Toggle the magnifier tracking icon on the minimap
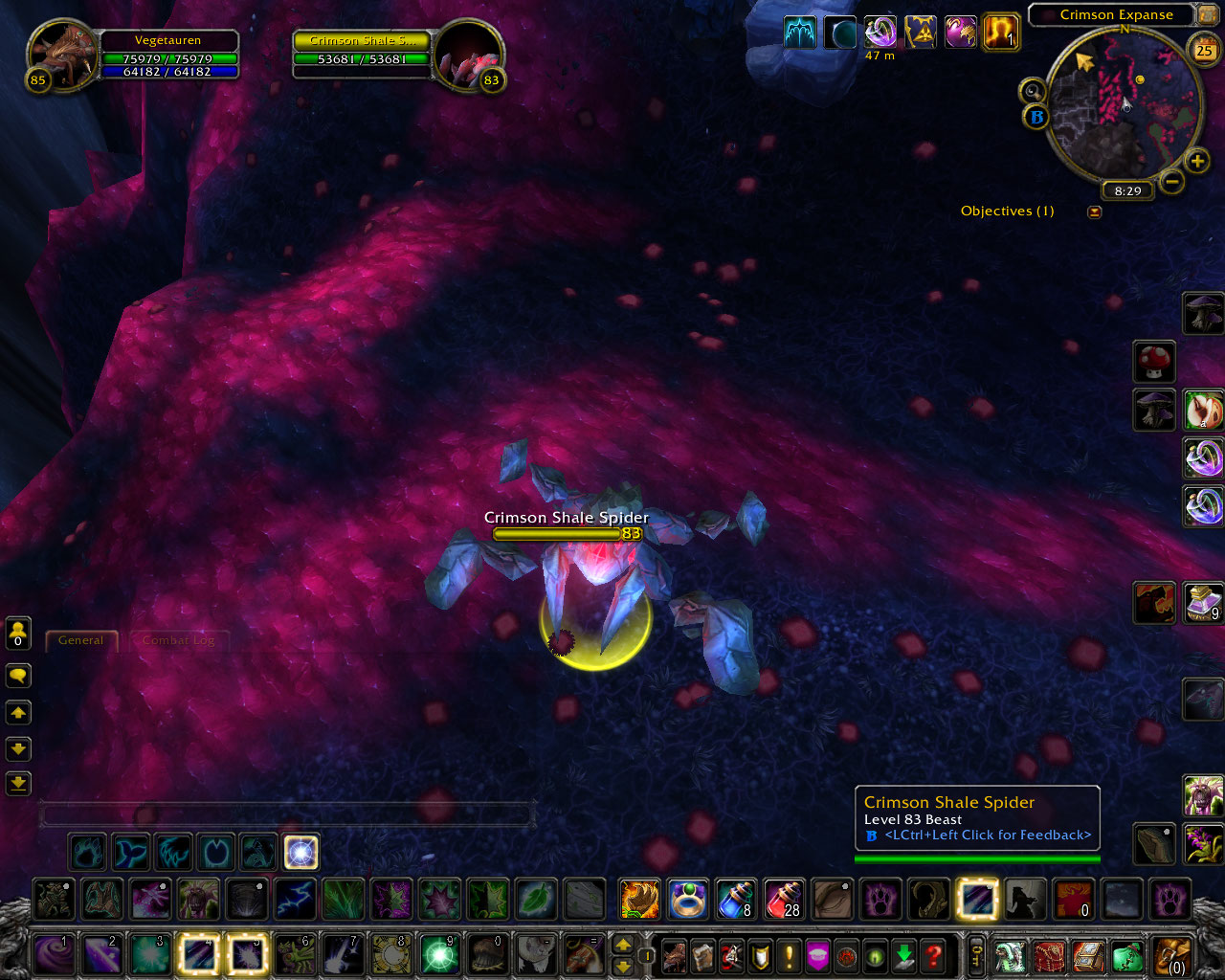The width and height of the screenshot is (1225, 980). (1034, 90)
